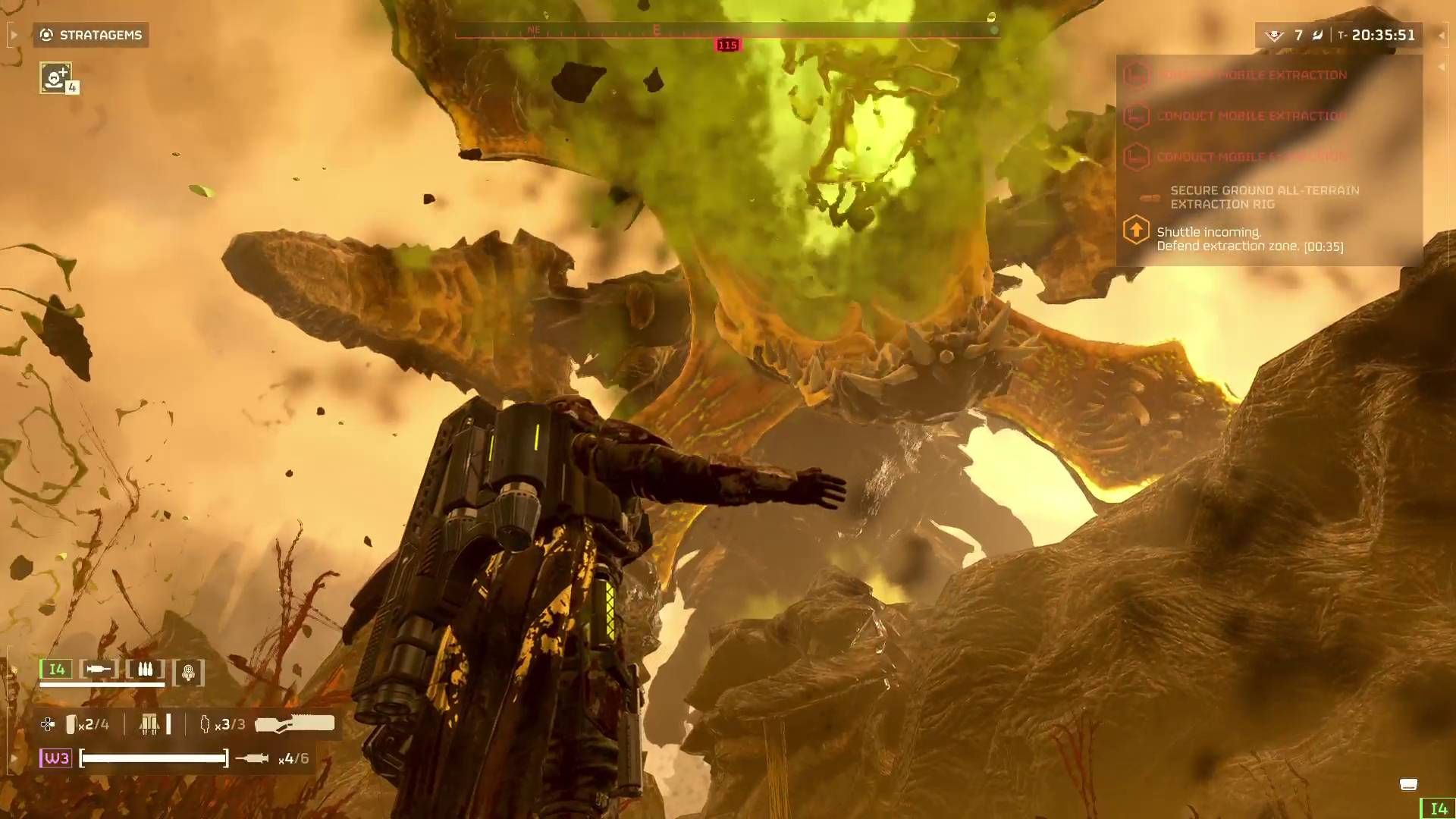The height and width of the screenshot is (819, 1456).
Task: Select the Hellpod call-in icon
Action: coord(187,670)
